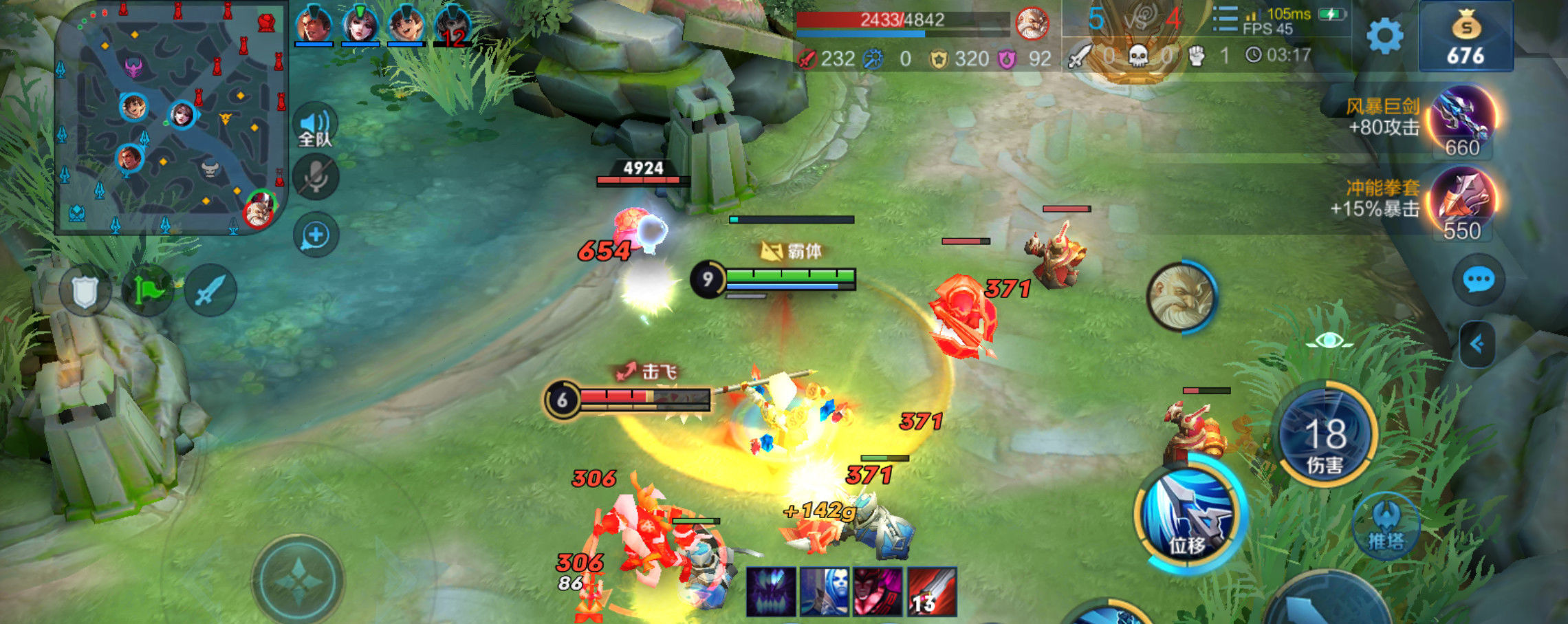Open the settings gear menu
This screenshot has height=624, width=1568.
pyautogui.click(x=1384, y=36)
